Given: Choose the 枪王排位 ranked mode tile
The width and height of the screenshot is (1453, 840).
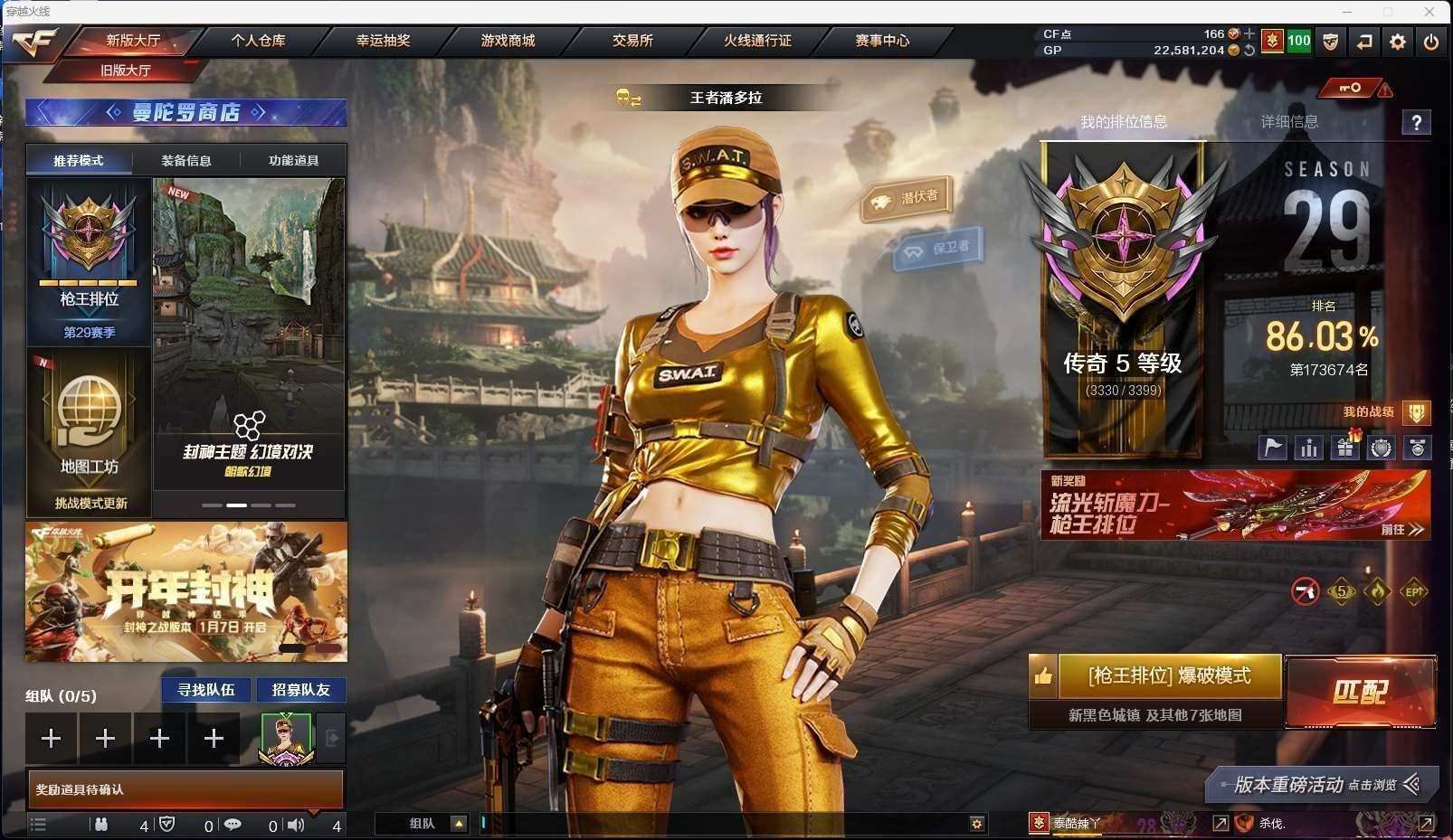Looking at the screenshot, I should coord(89,262).
